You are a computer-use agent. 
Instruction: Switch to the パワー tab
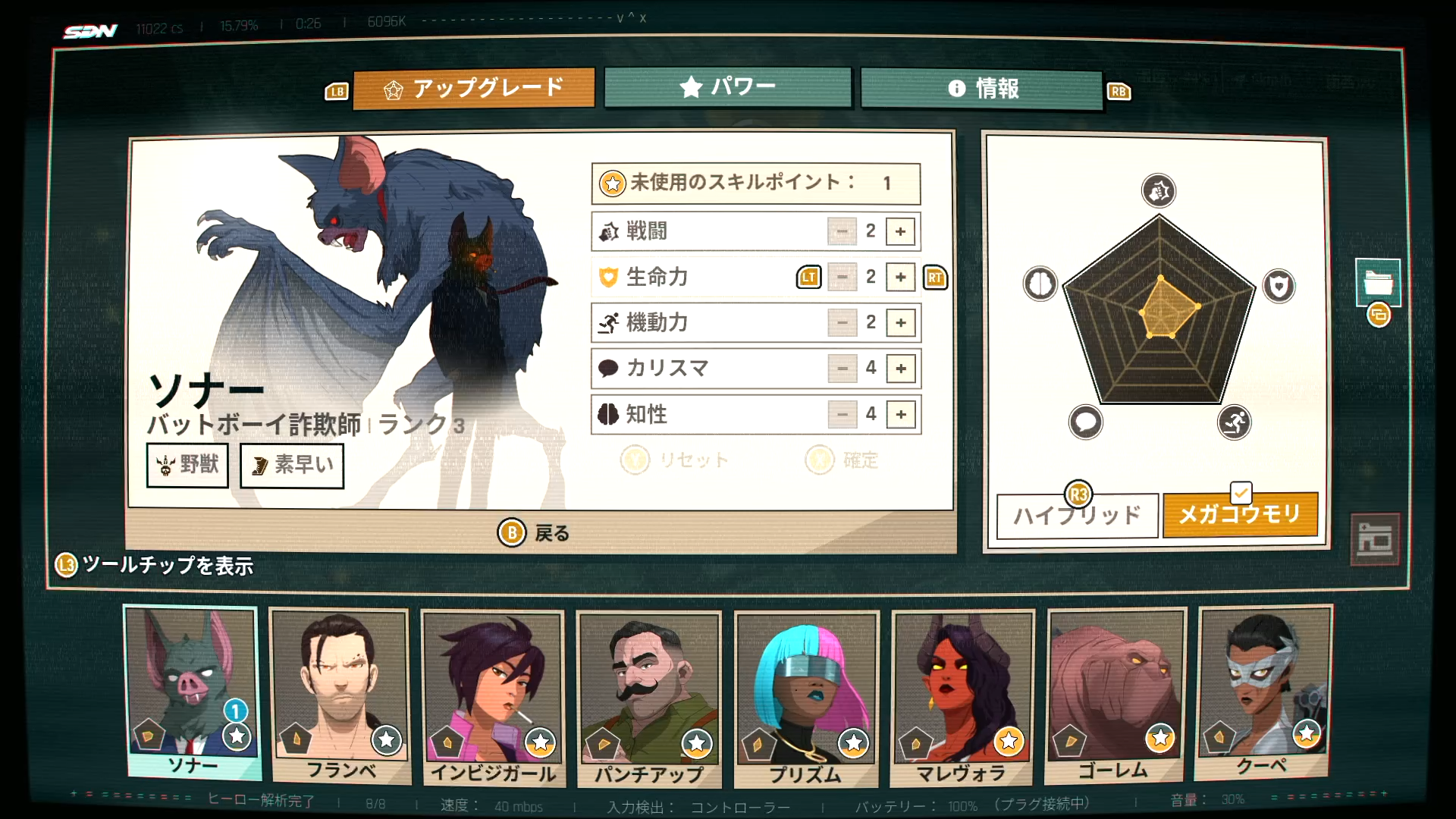pyautogui.click(x=728, y=87)
